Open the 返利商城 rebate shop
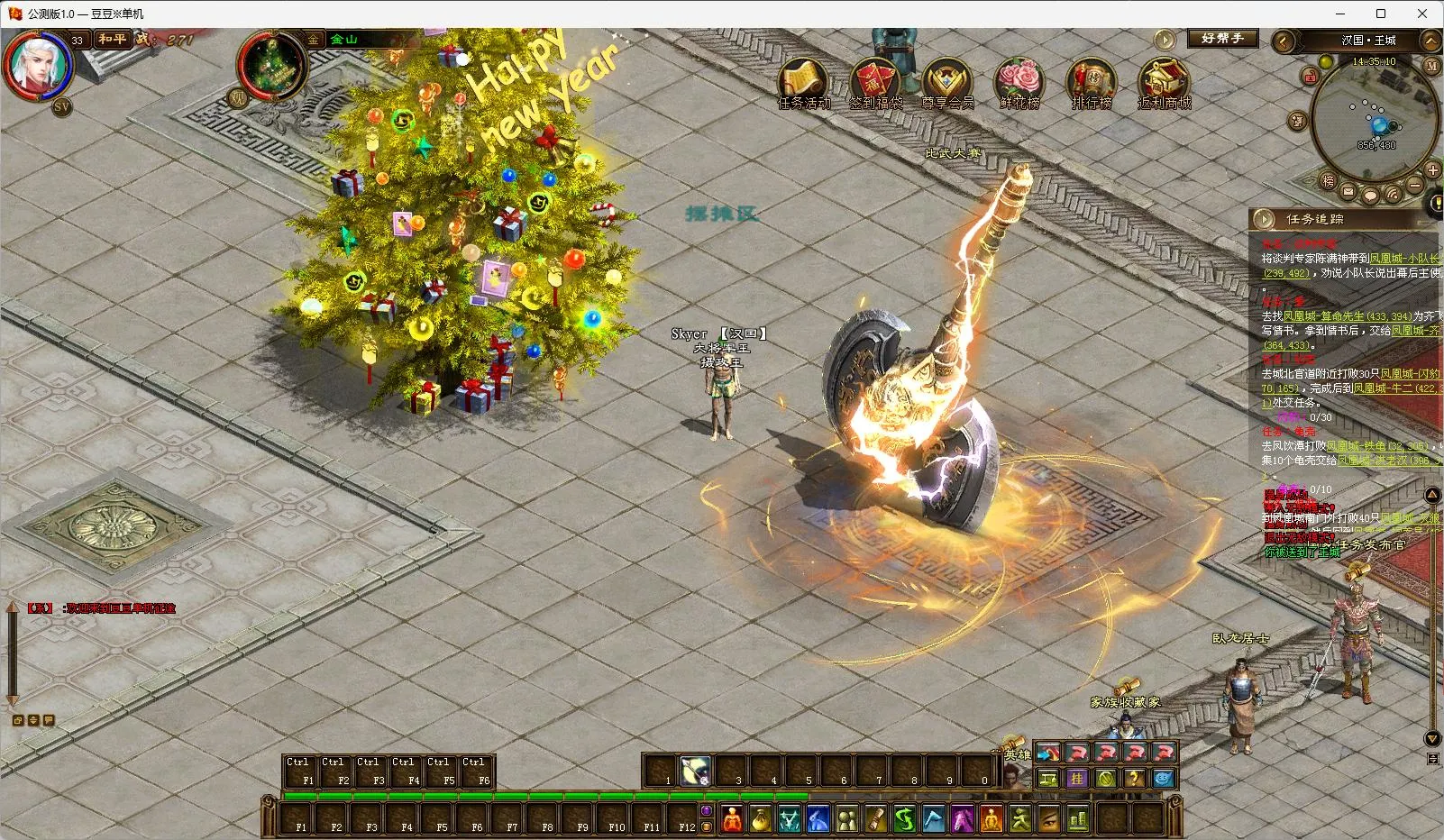 1164,82
